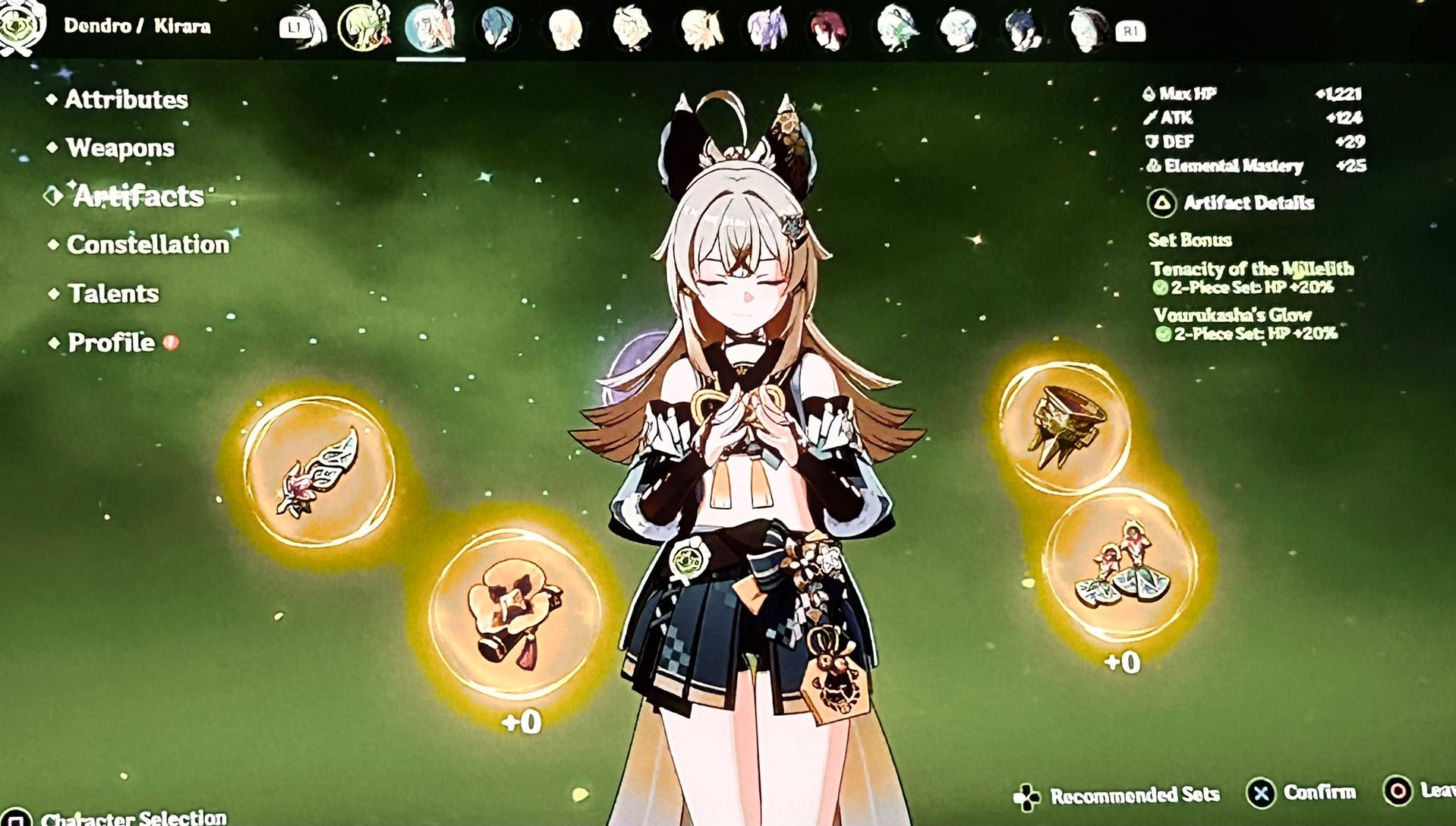Open Artifact Details via the triangle button
The height and width of the screenshot is (826, 1456).
click(1161, 203)
